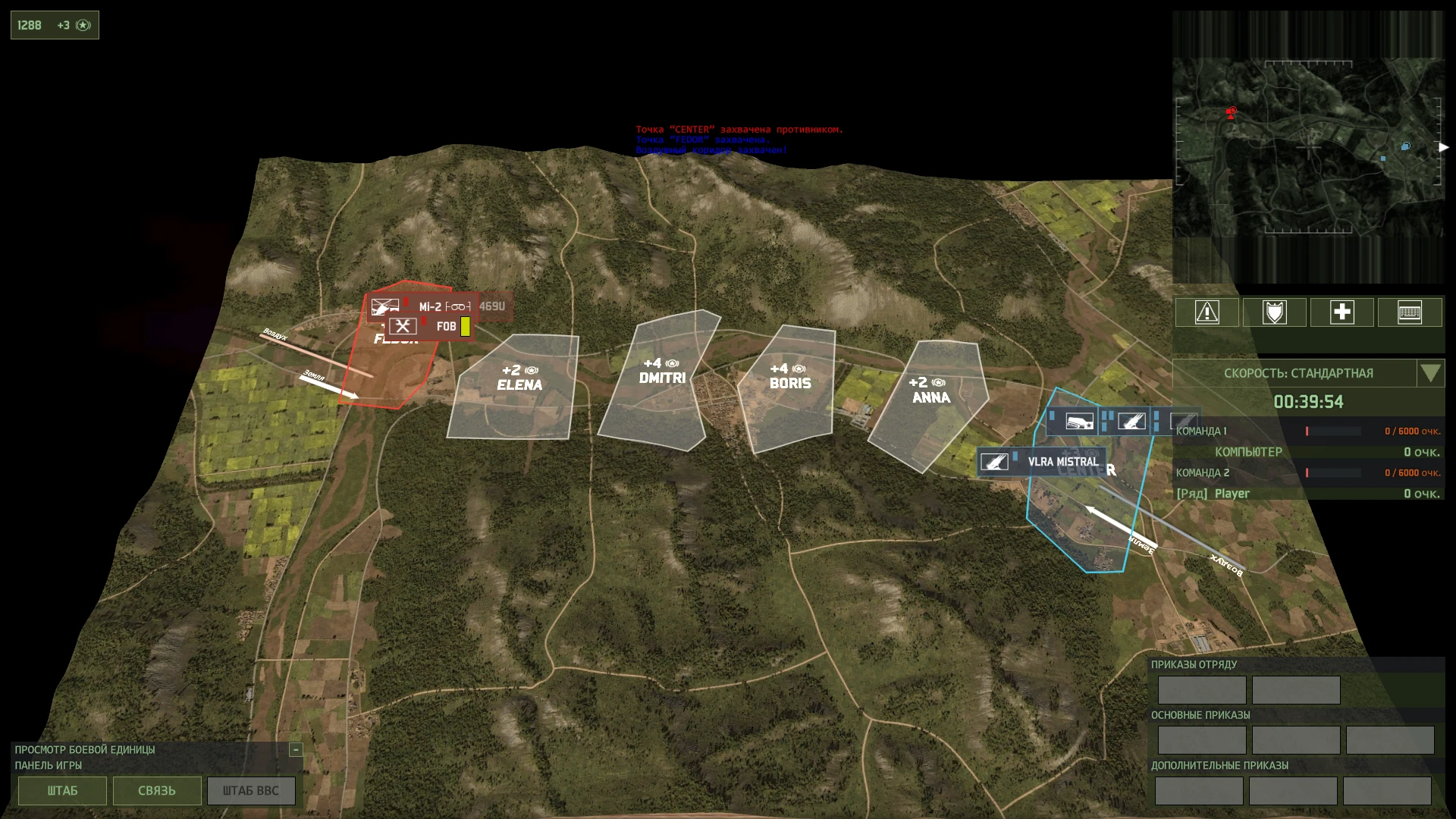This screenshot has height=819, width=1456.
Task: Click the ANNA sector zone label
Action: point(933,397)
